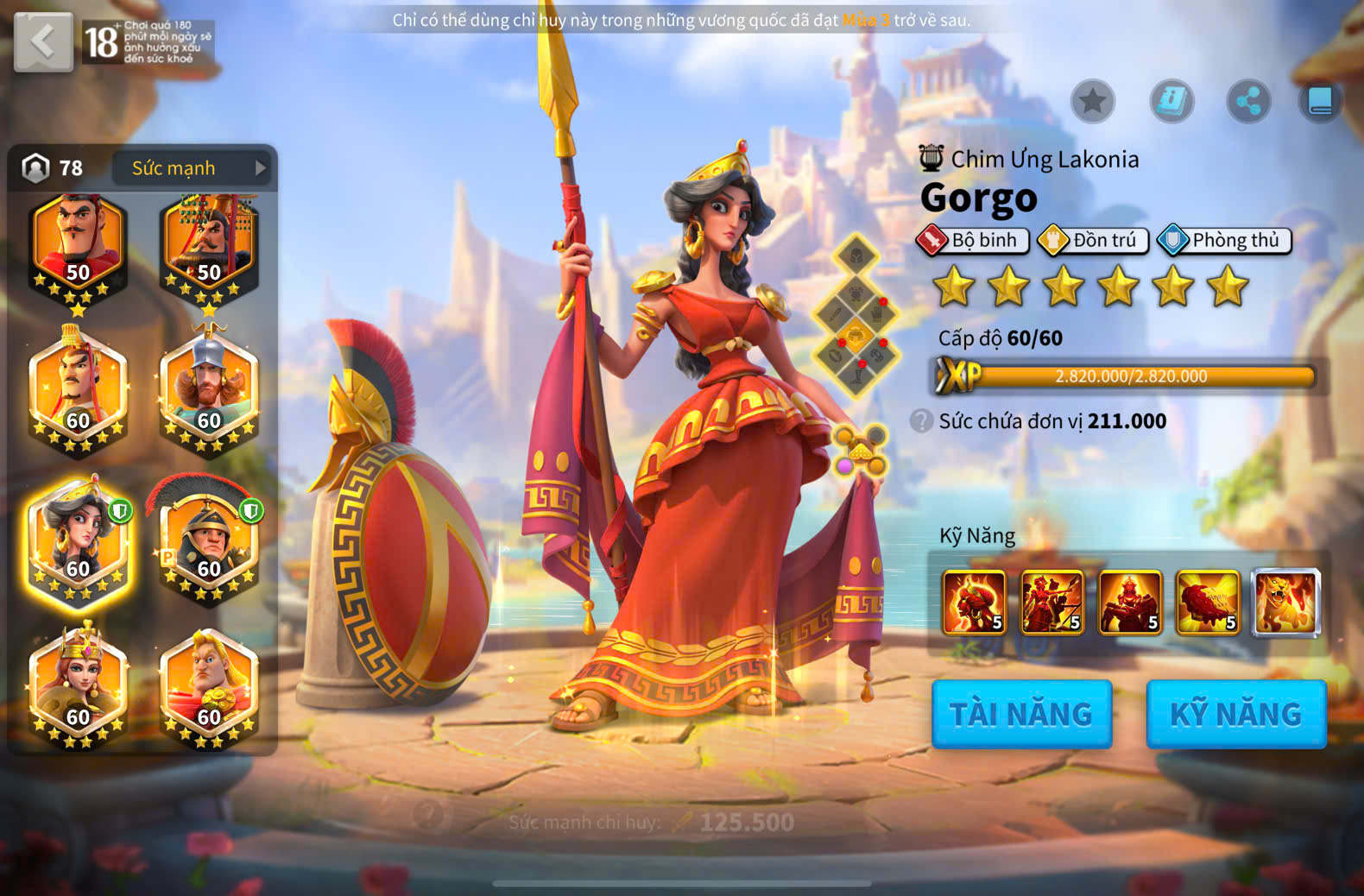View the roaring lion expertise skill

coord(1285,603)
